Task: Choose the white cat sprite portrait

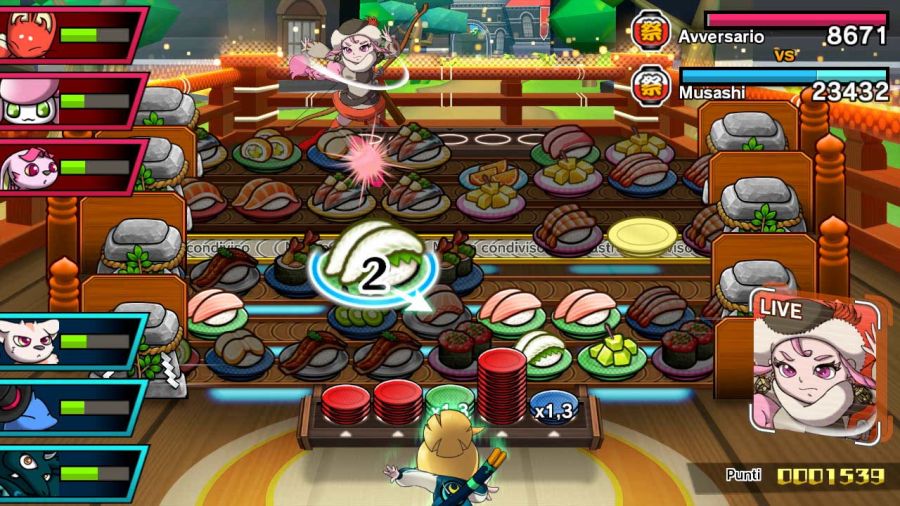Action: 26,342
